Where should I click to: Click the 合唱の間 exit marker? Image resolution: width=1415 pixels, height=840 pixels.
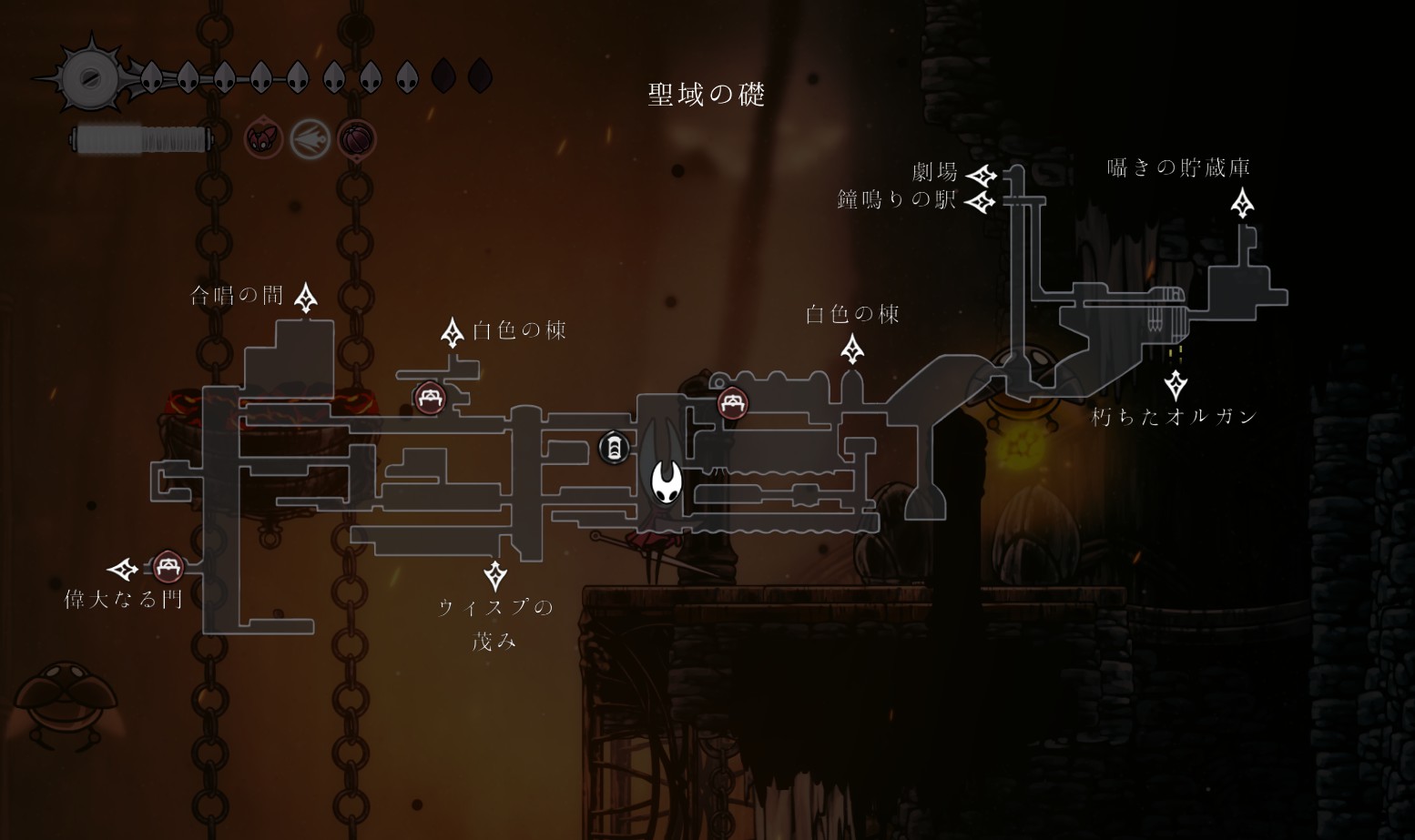point(306,297)
